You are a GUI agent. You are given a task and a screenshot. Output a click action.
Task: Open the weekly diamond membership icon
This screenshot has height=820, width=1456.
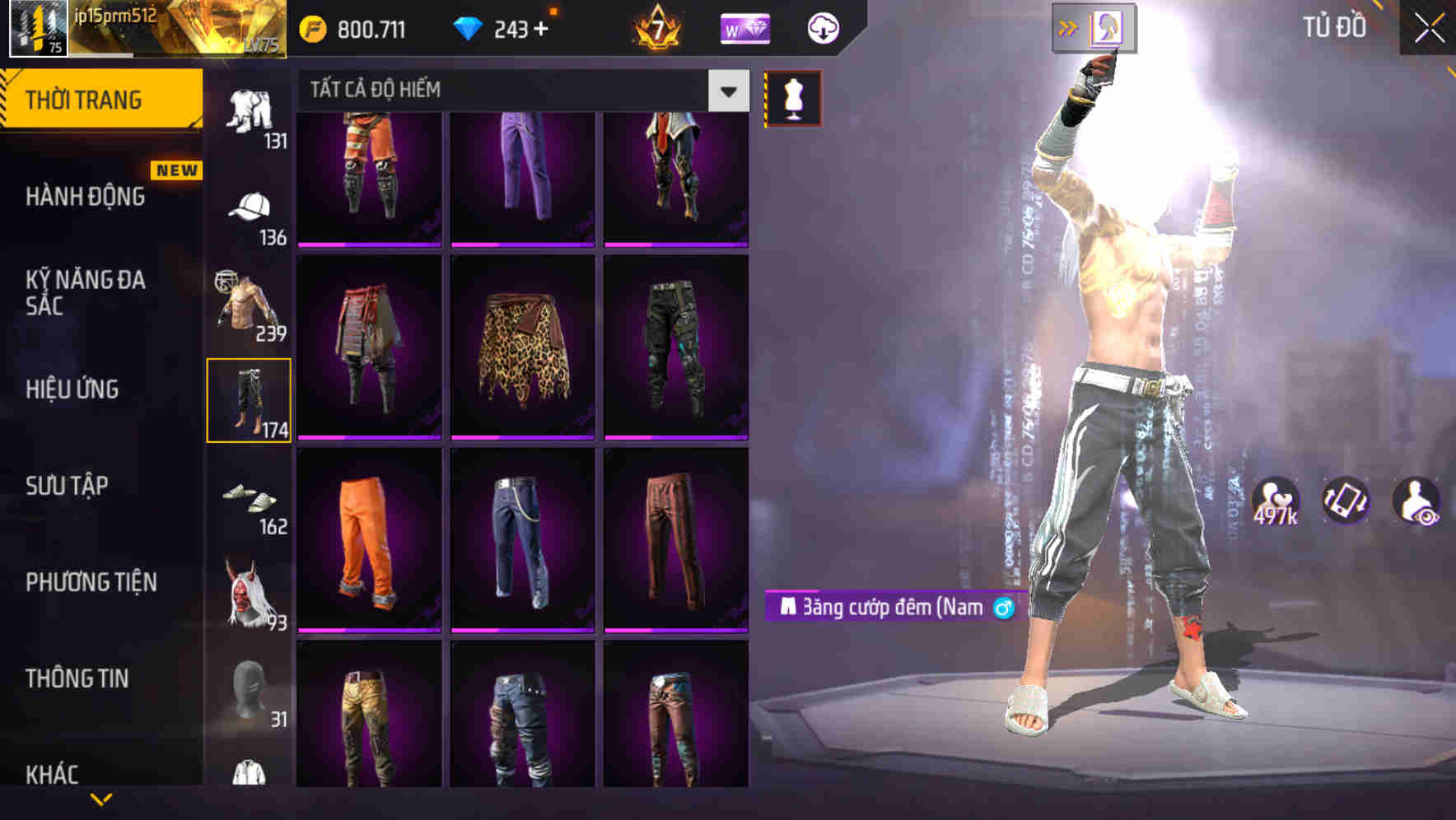[x=742, y=27]
